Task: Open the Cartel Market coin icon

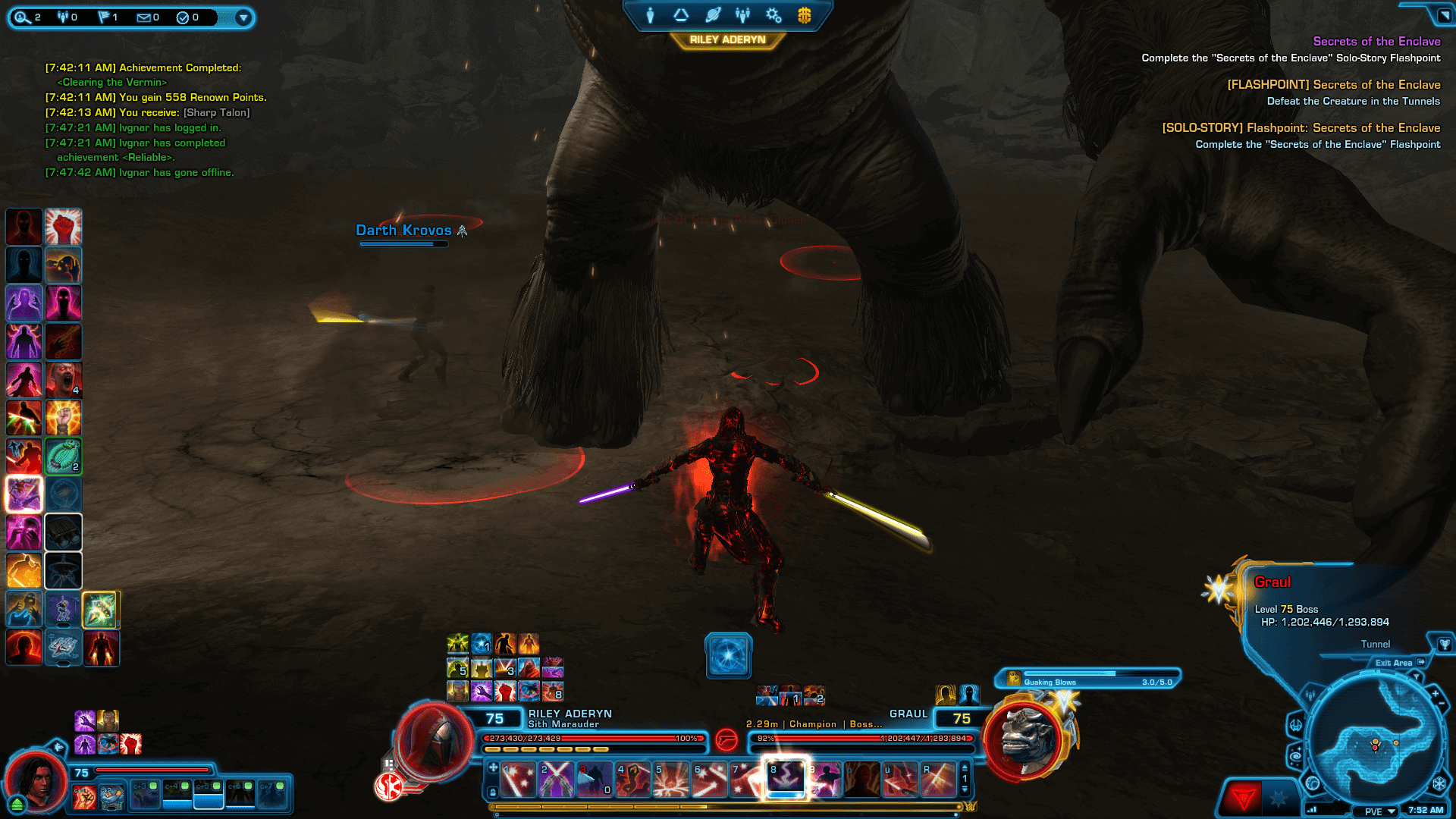Action: coord(804,14)
